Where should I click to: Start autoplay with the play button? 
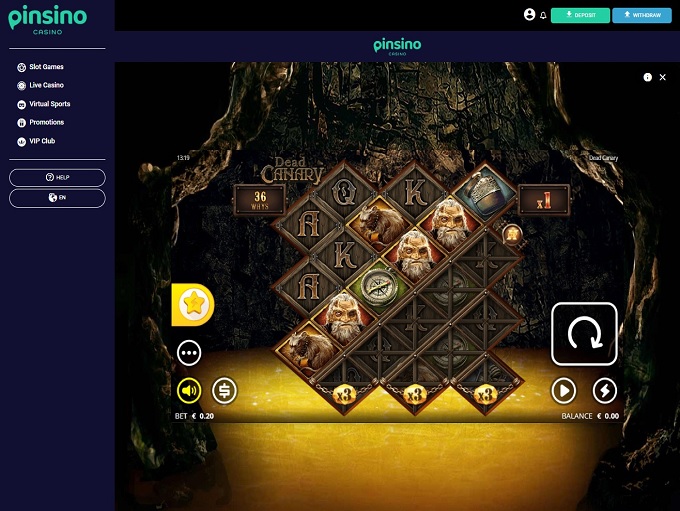[564, 390]
